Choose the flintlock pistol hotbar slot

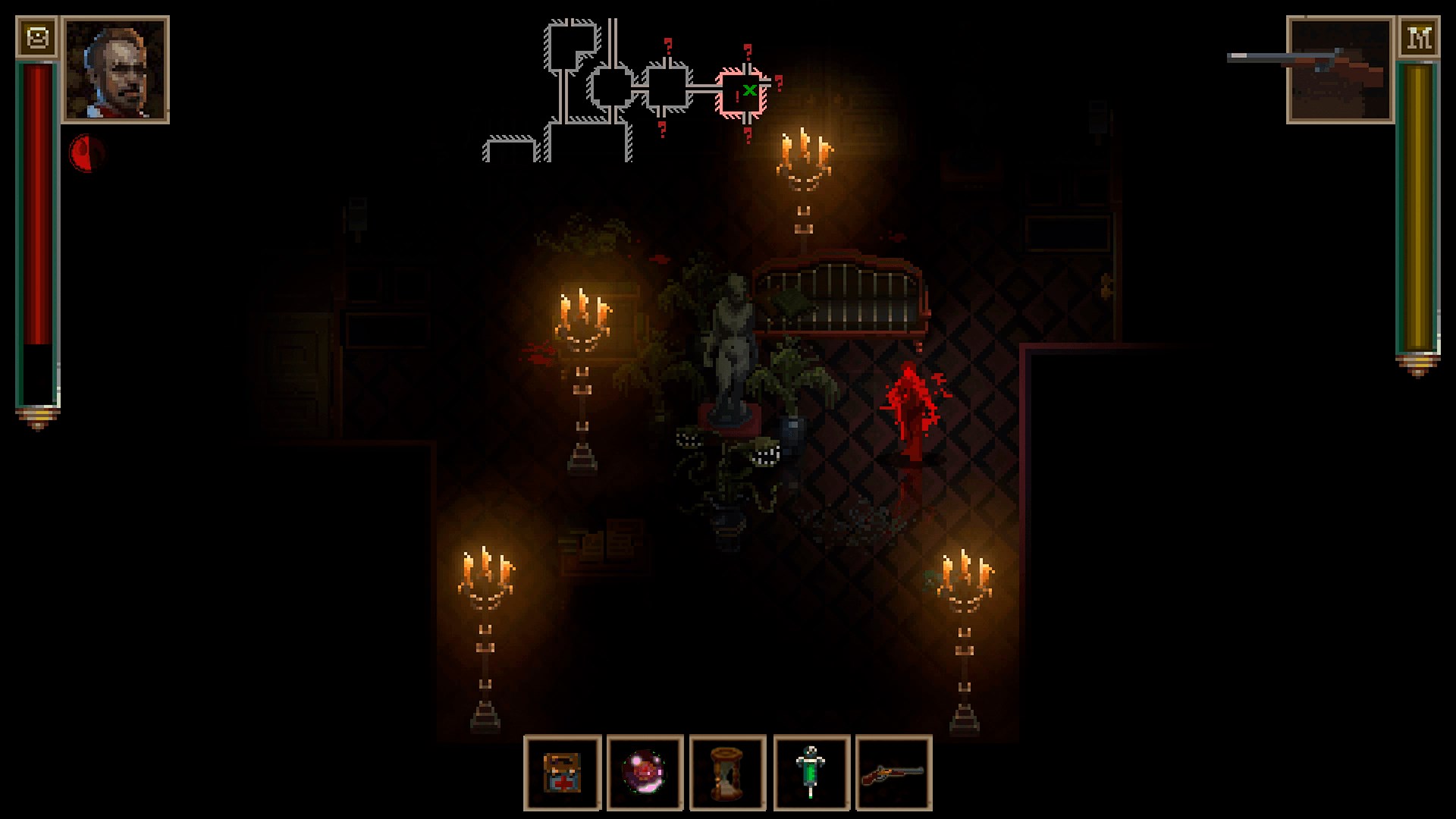[x=893, y=773]
